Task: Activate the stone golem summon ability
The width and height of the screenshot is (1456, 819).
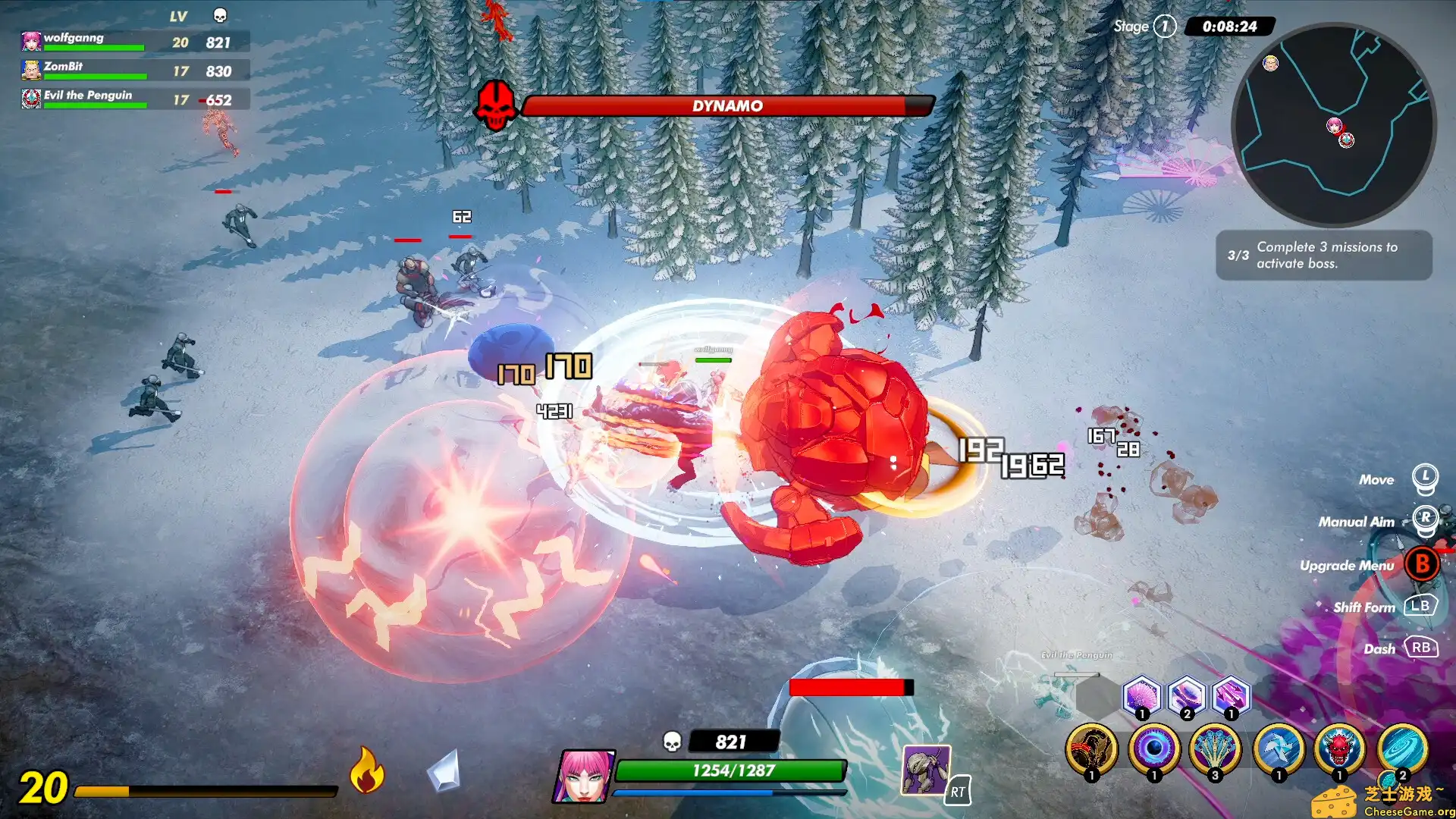Action: (x=925, y=770)
